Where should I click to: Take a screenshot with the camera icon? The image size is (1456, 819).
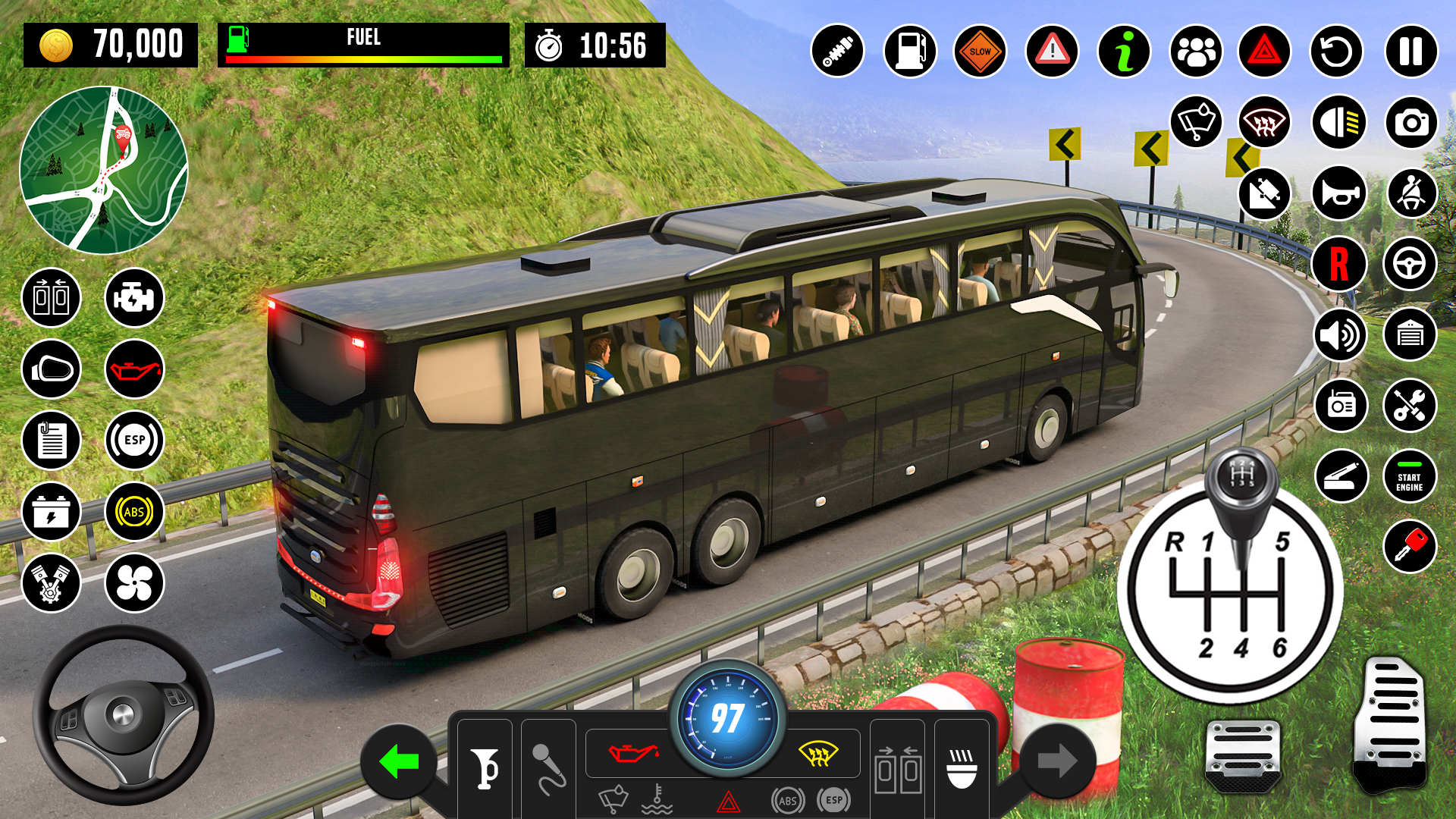(x=1410, y=122)
